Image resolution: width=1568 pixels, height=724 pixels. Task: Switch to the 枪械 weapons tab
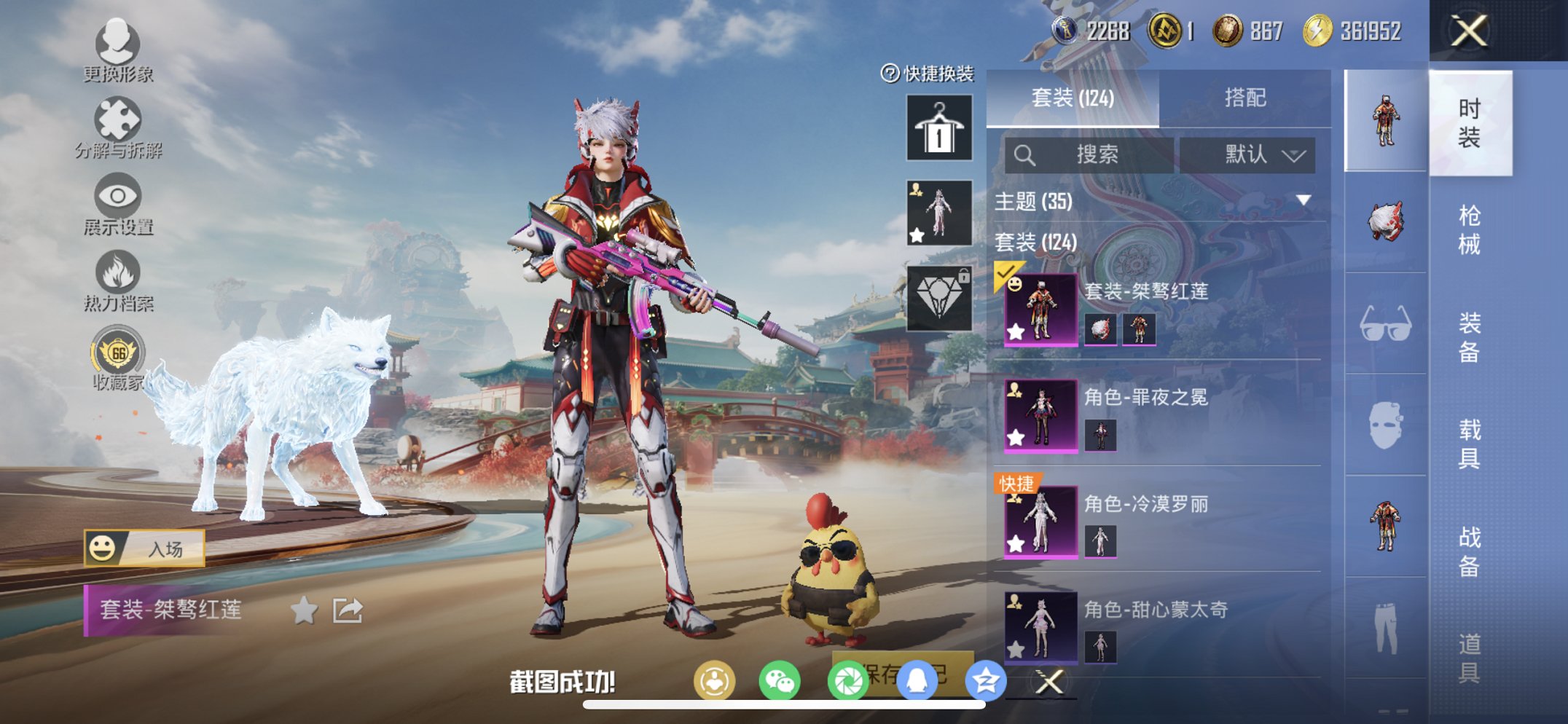[x=1469, y=226]
